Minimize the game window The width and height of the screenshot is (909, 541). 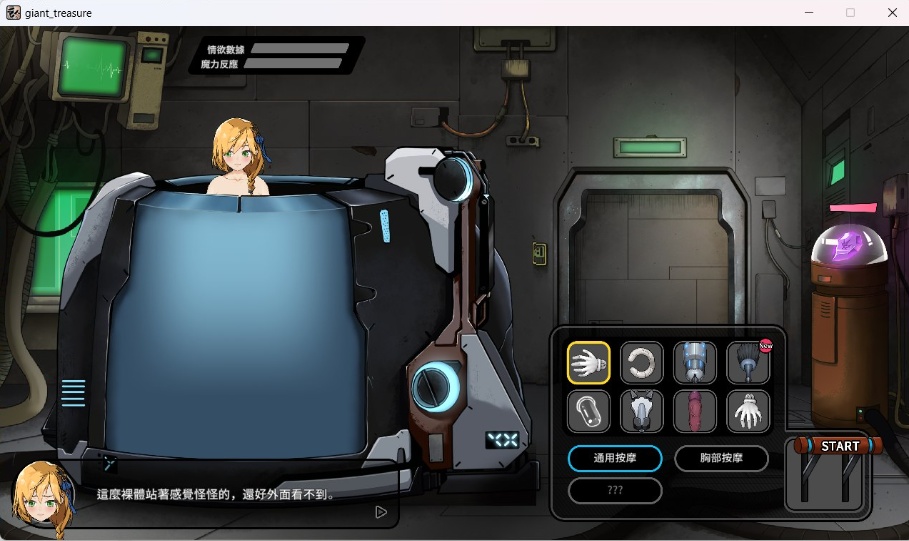(x=808, y=13)
